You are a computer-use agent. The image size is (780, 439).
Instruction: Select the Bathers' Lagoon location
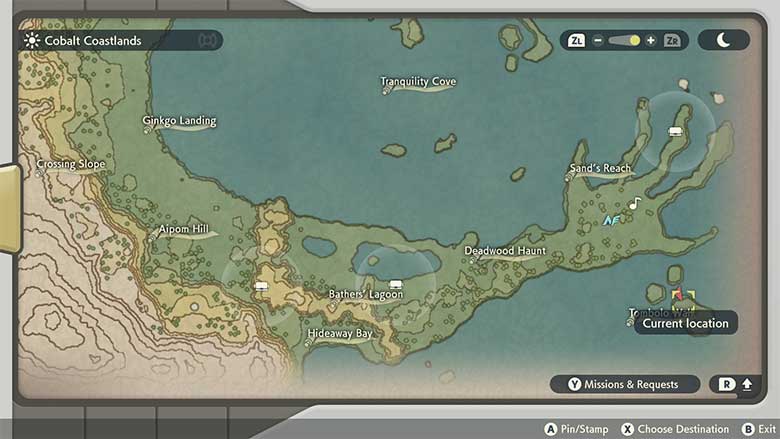[x=366, y=295]
